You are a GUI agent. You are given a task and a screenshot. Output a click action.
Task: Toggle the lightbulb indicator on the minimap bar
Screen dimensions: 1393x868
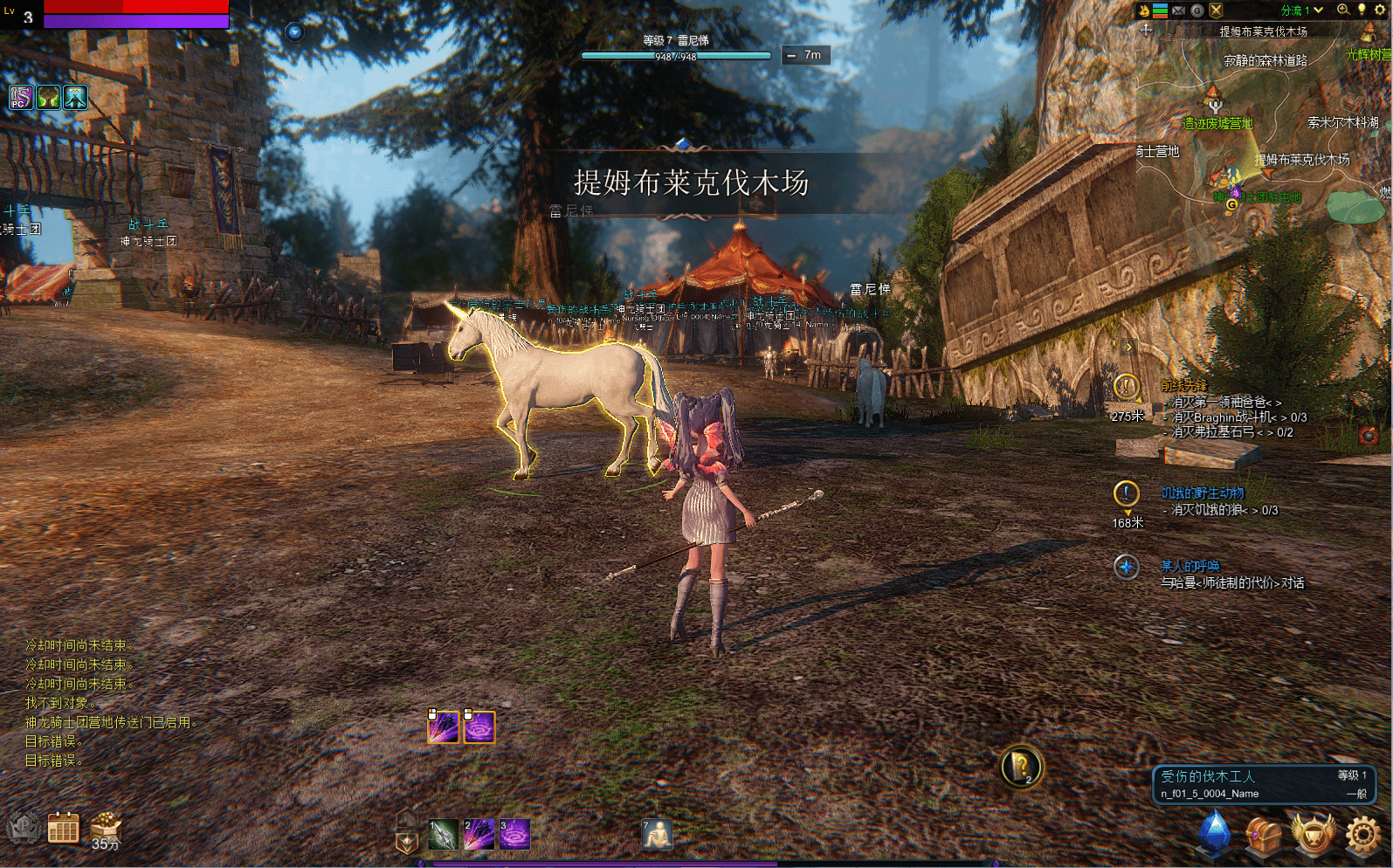pyautogui.click(x=1362, y=10)
